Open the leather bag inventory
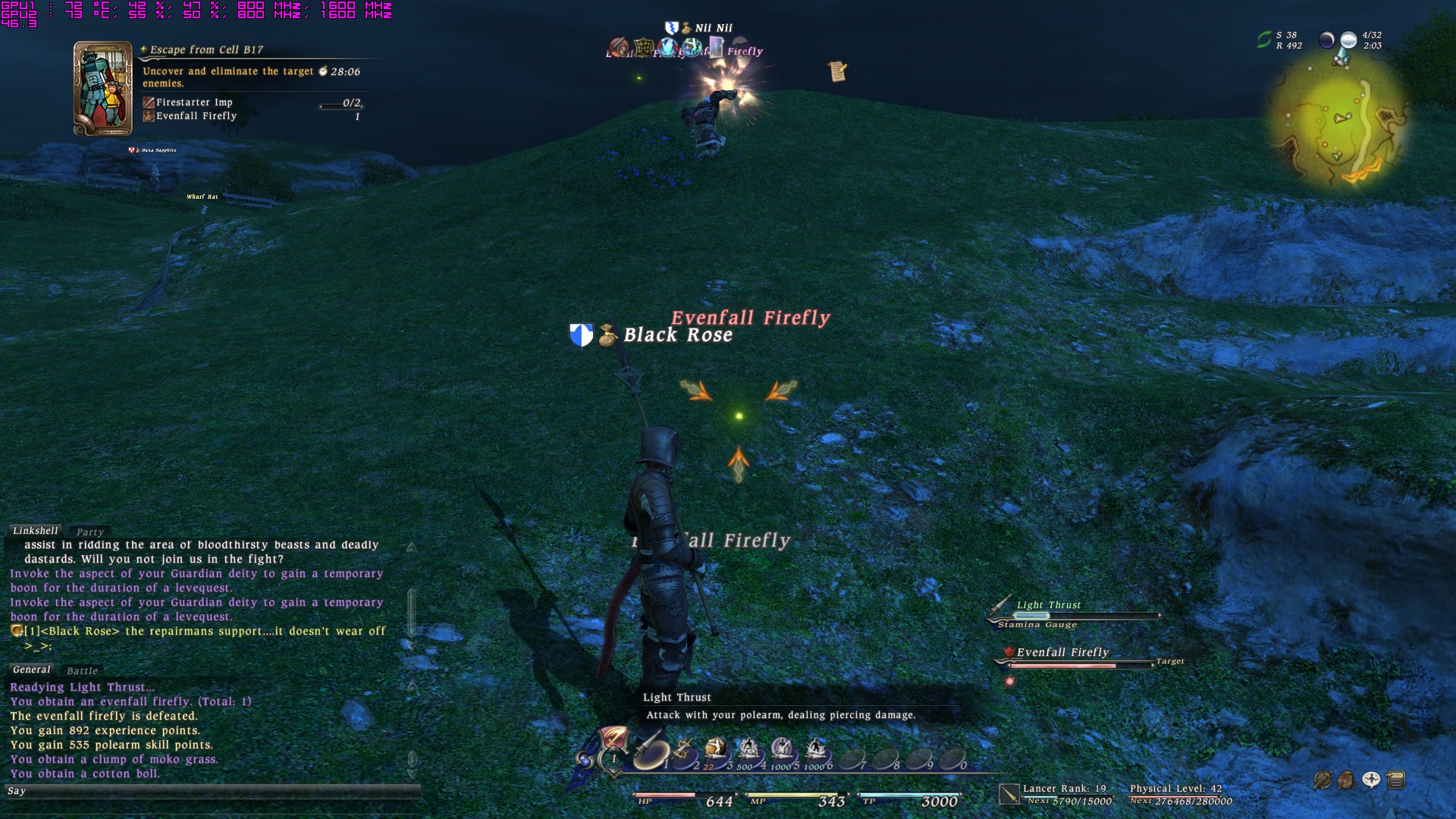 click(1347, 780)
